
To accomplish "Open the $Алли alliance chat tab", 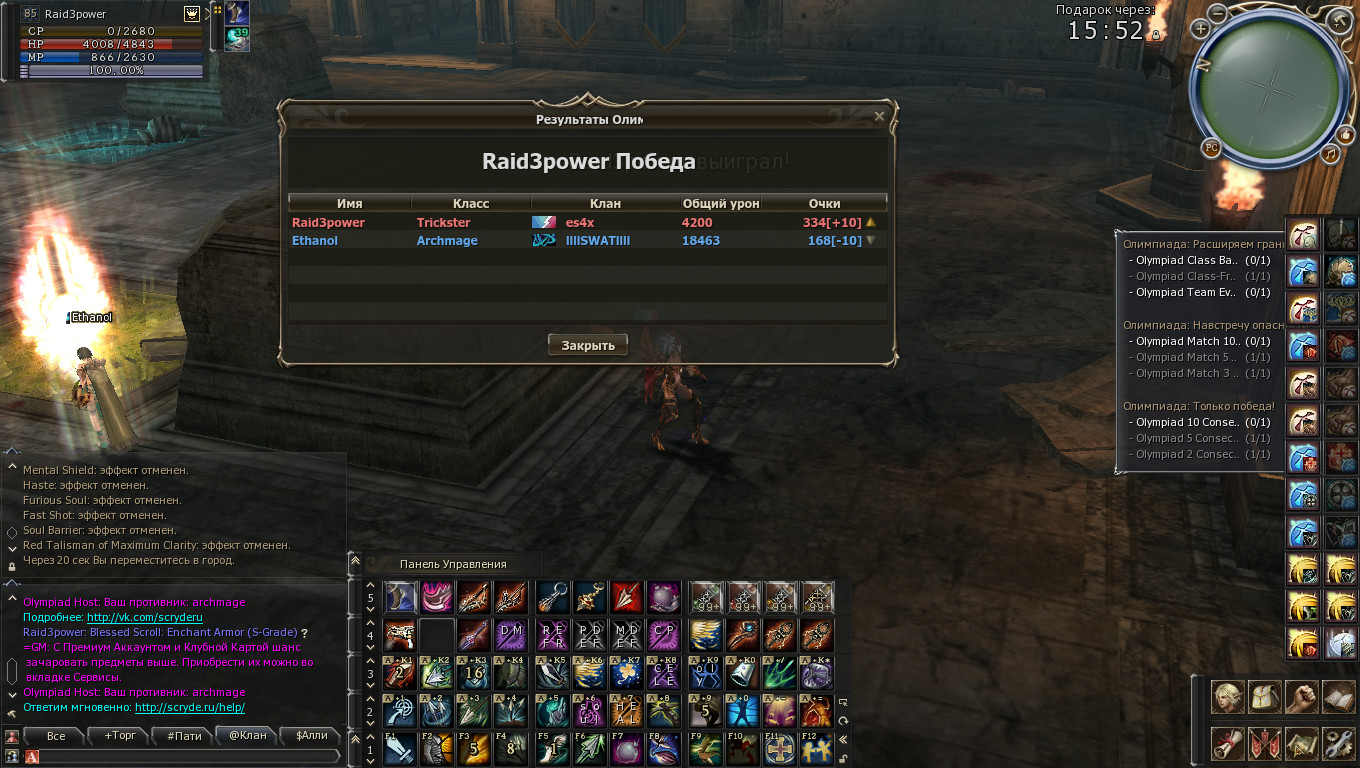I will point(311,736).
